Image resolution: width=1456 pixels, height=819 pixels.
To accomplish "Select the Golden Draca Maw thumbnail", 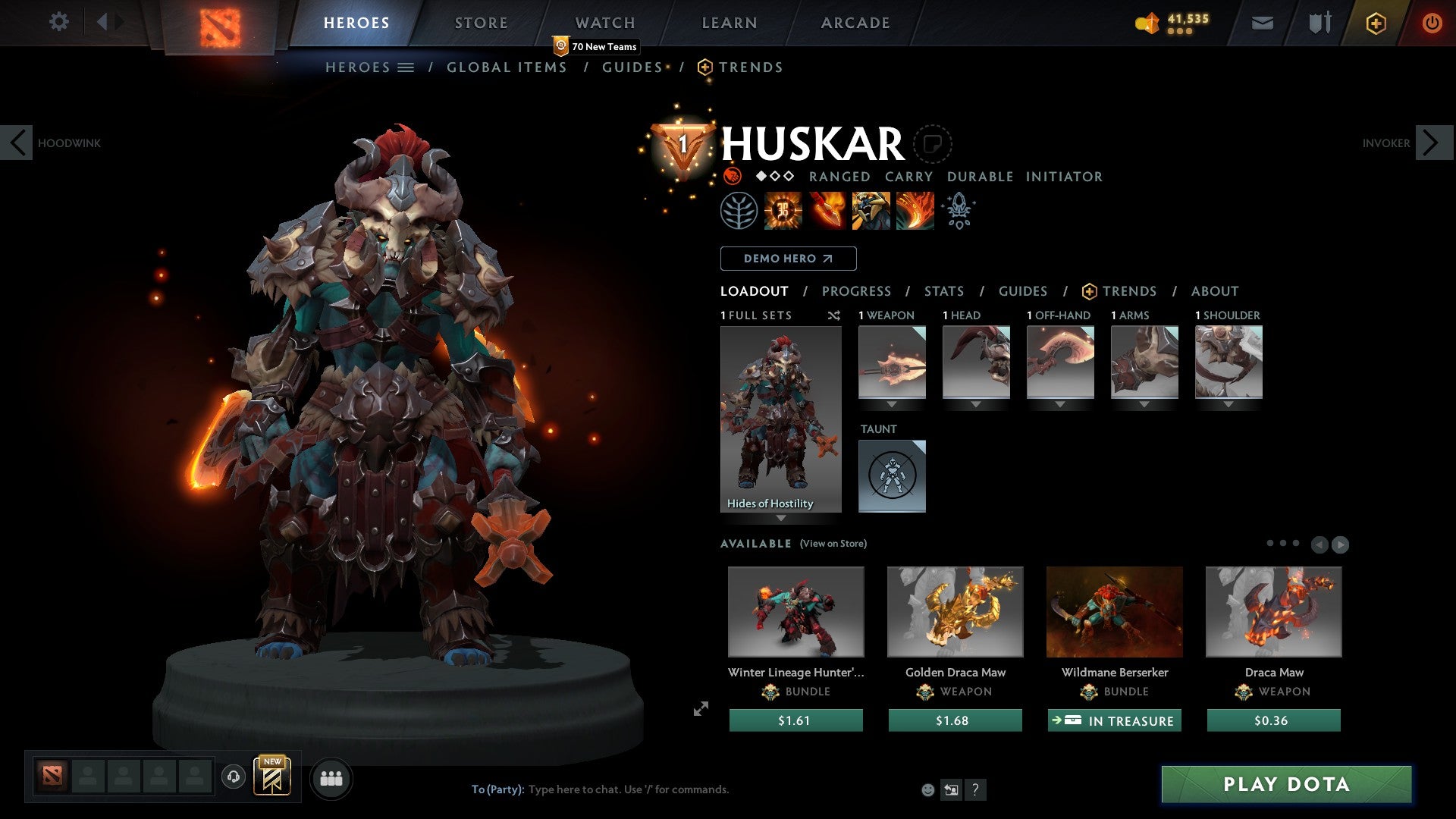I will (x=955, y=611).
